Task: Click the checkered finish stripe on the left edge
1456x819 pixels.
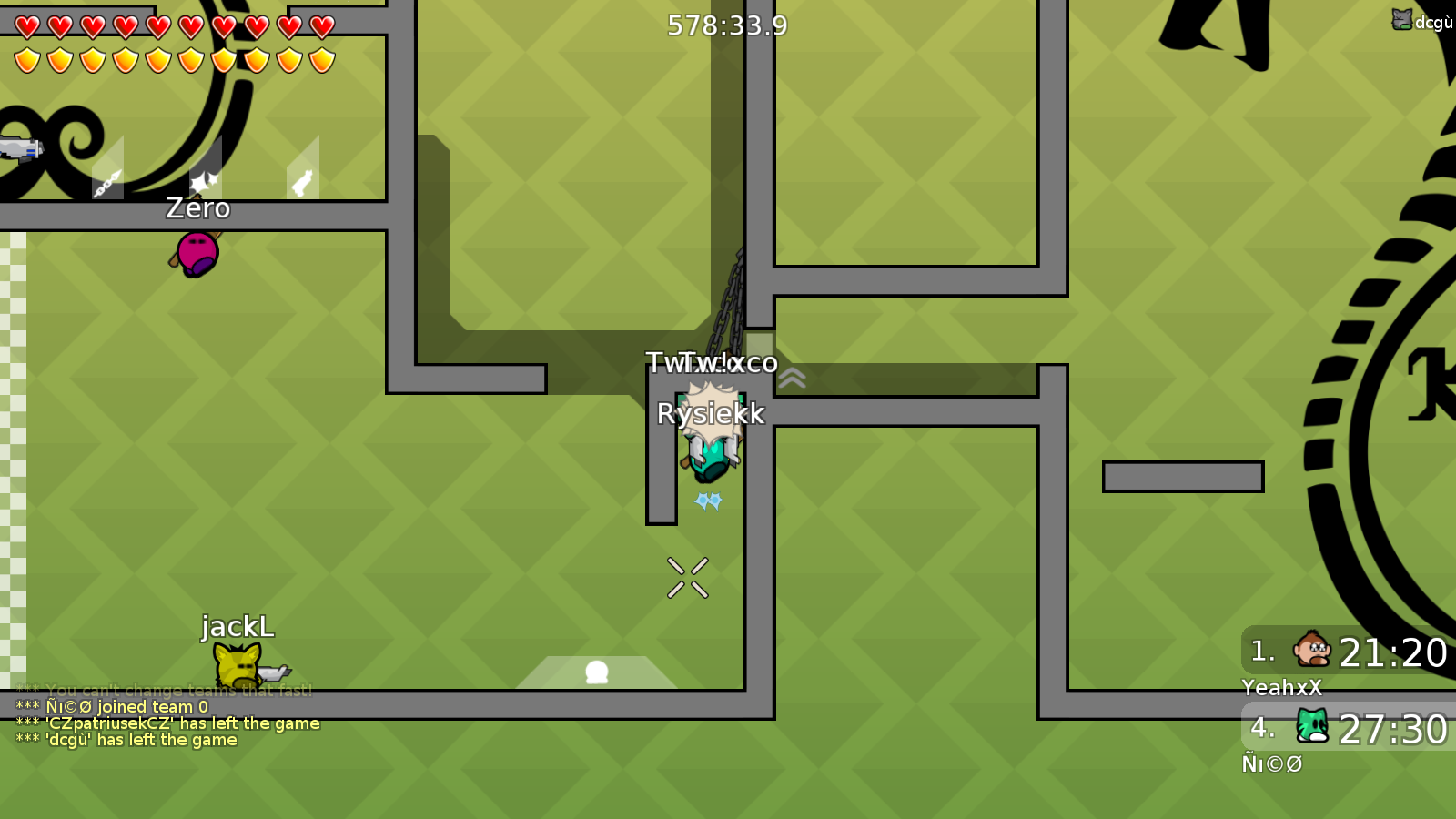Action: click(x=12, y=455)
